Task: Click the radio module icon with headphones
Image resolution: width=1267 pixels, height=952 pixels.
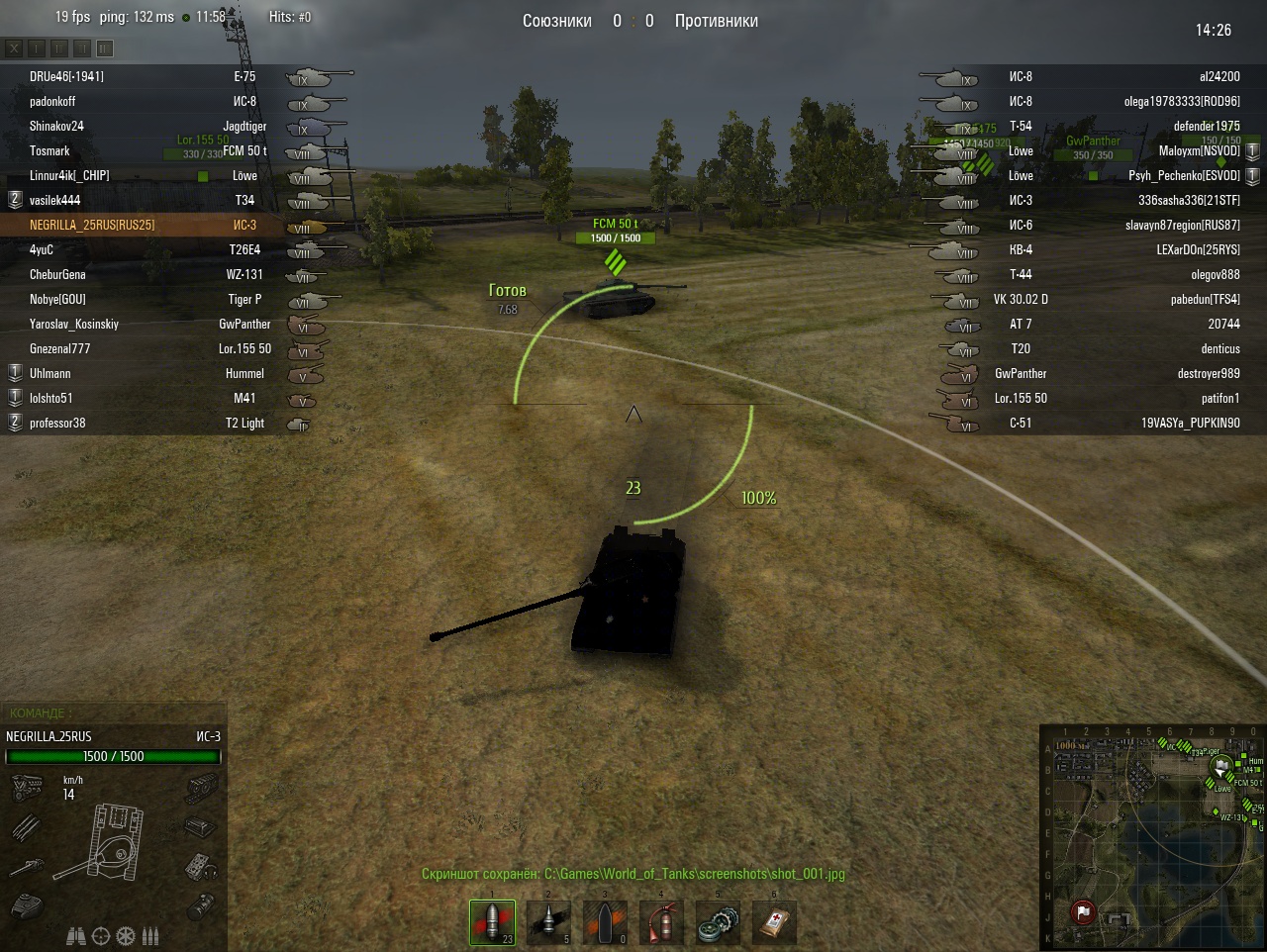Action: click(x=200, y=867)
